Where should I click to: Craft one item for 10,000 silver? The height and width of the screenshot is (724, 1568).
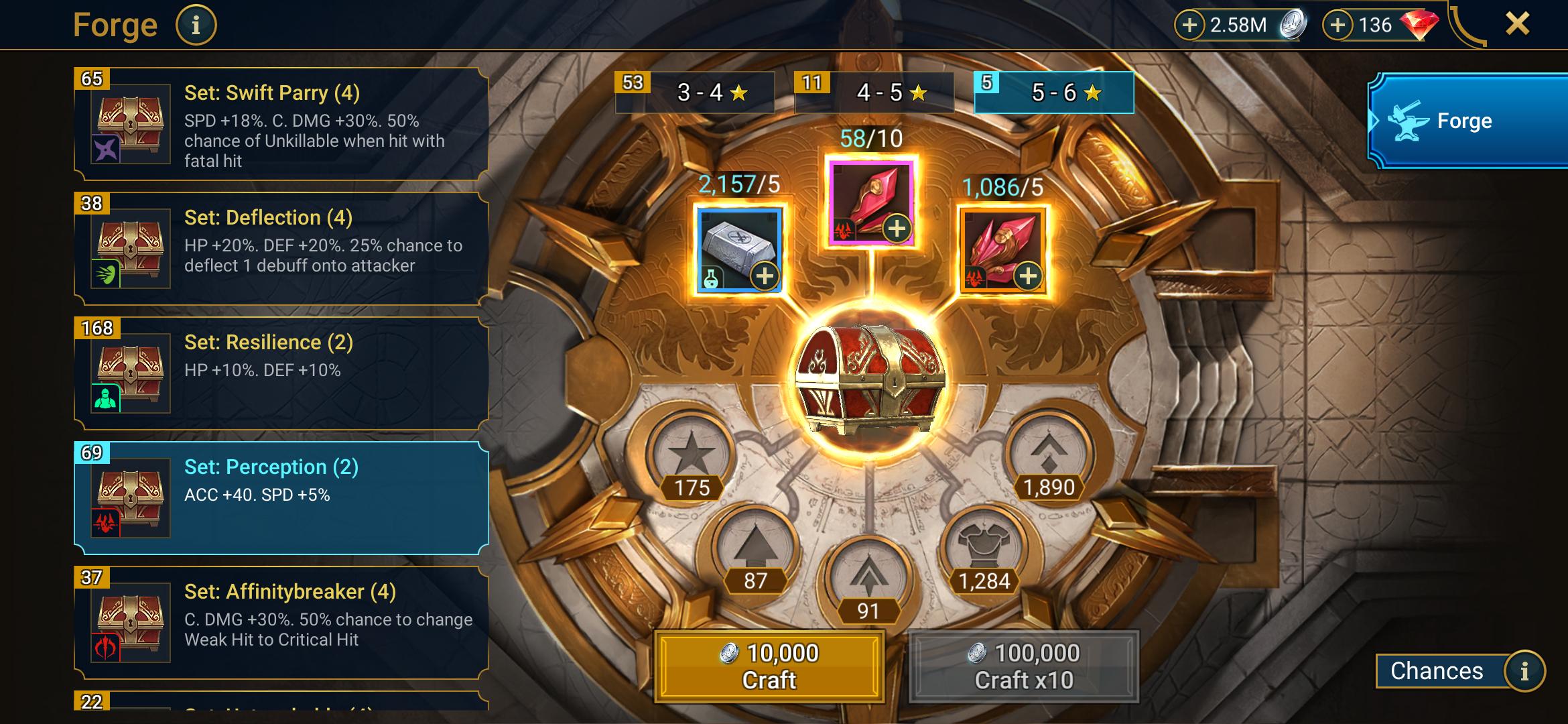(769, 666)
